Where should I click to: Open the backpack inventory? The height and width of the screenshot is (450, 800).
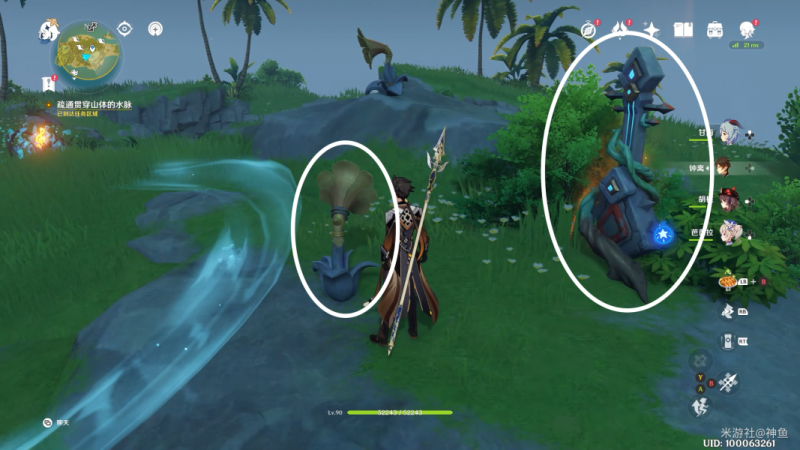click(x=715, y=31)
